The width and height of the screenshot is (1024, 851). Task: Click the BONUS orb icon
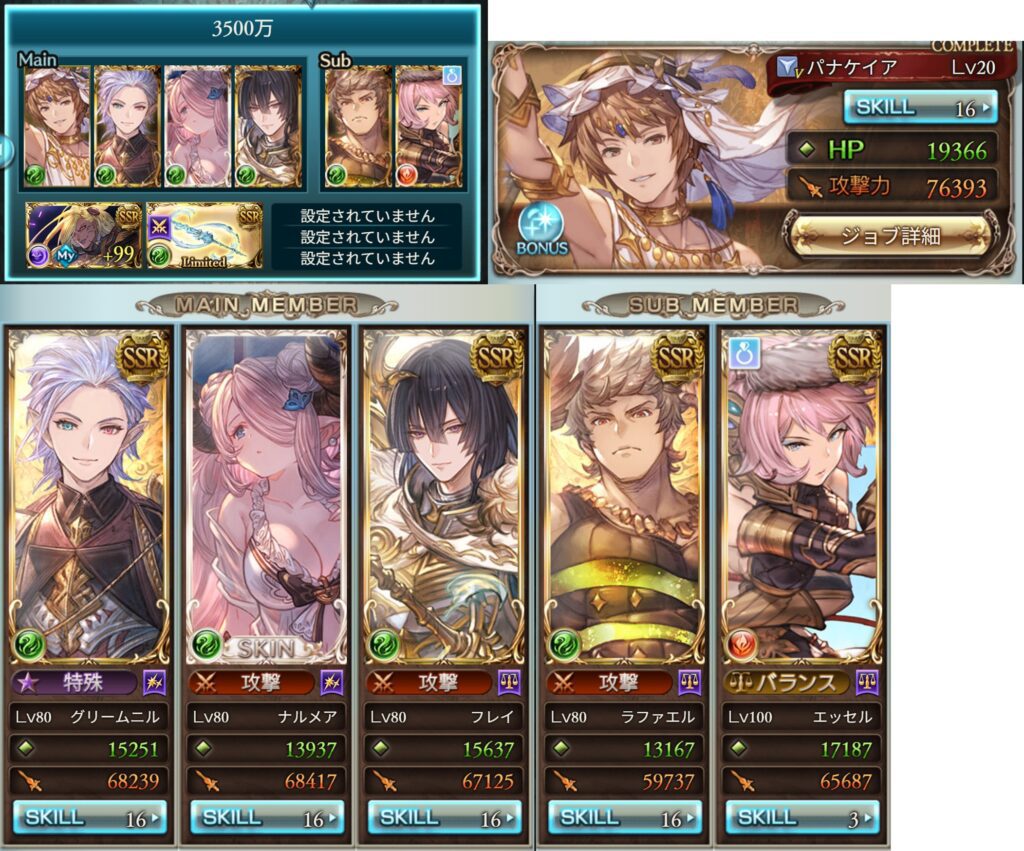pos(542,228)
